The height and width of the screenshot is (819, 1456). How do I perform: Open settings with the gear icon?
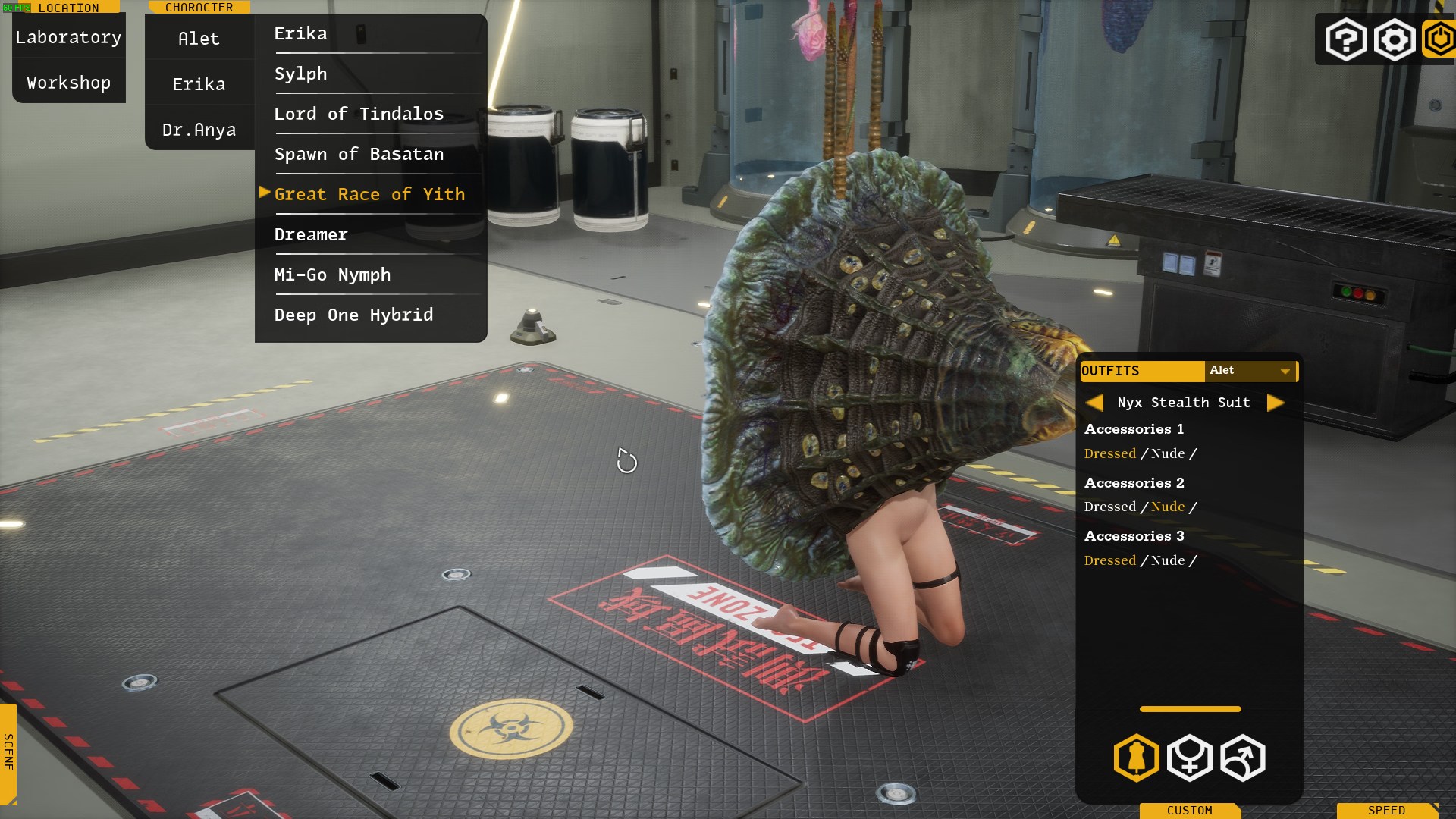(x=1394, y=39)
